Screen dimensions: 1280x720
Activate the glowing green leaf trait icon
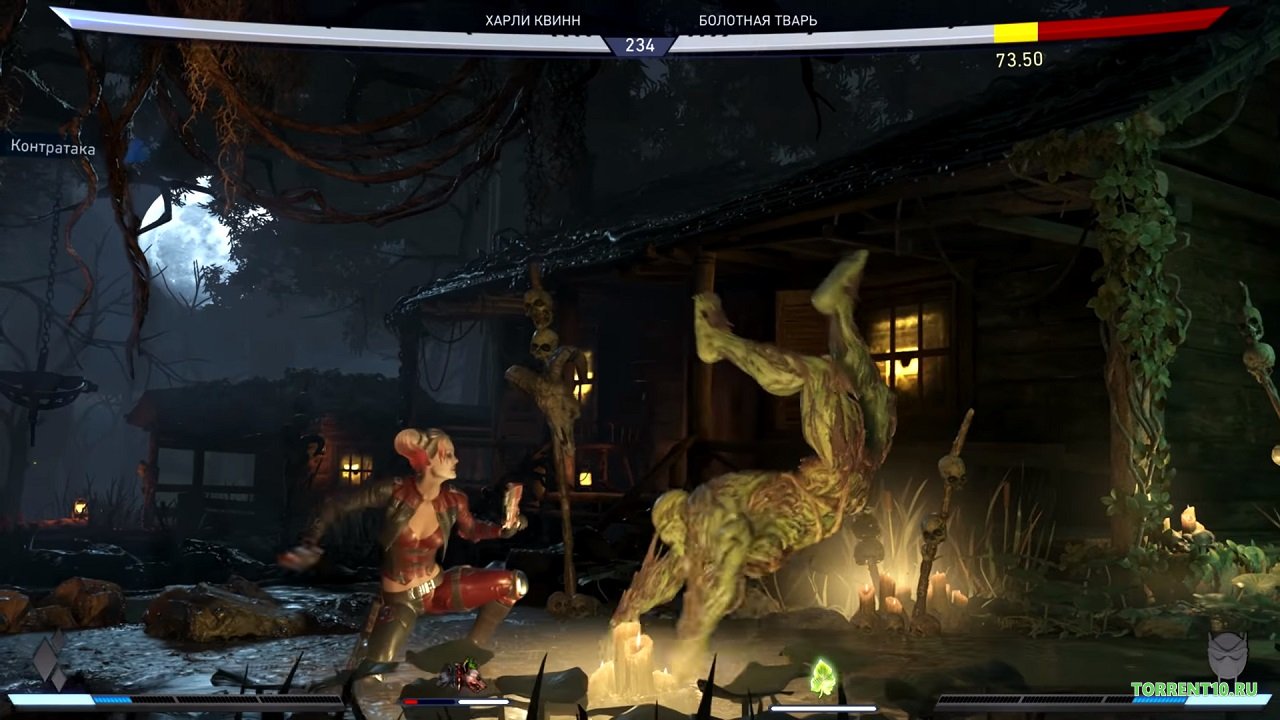pyautogui.click(x=822, y=676)
